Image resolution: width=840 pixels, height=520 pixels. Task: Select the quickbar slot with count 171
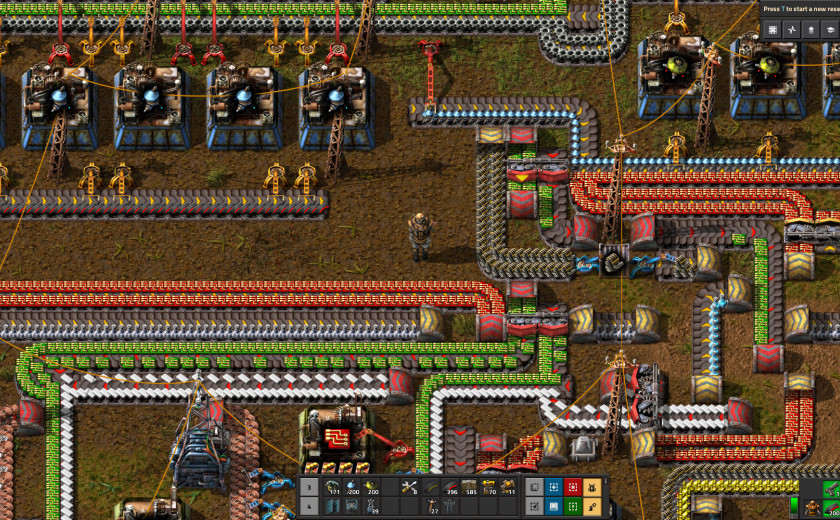(x=332, y=488)
